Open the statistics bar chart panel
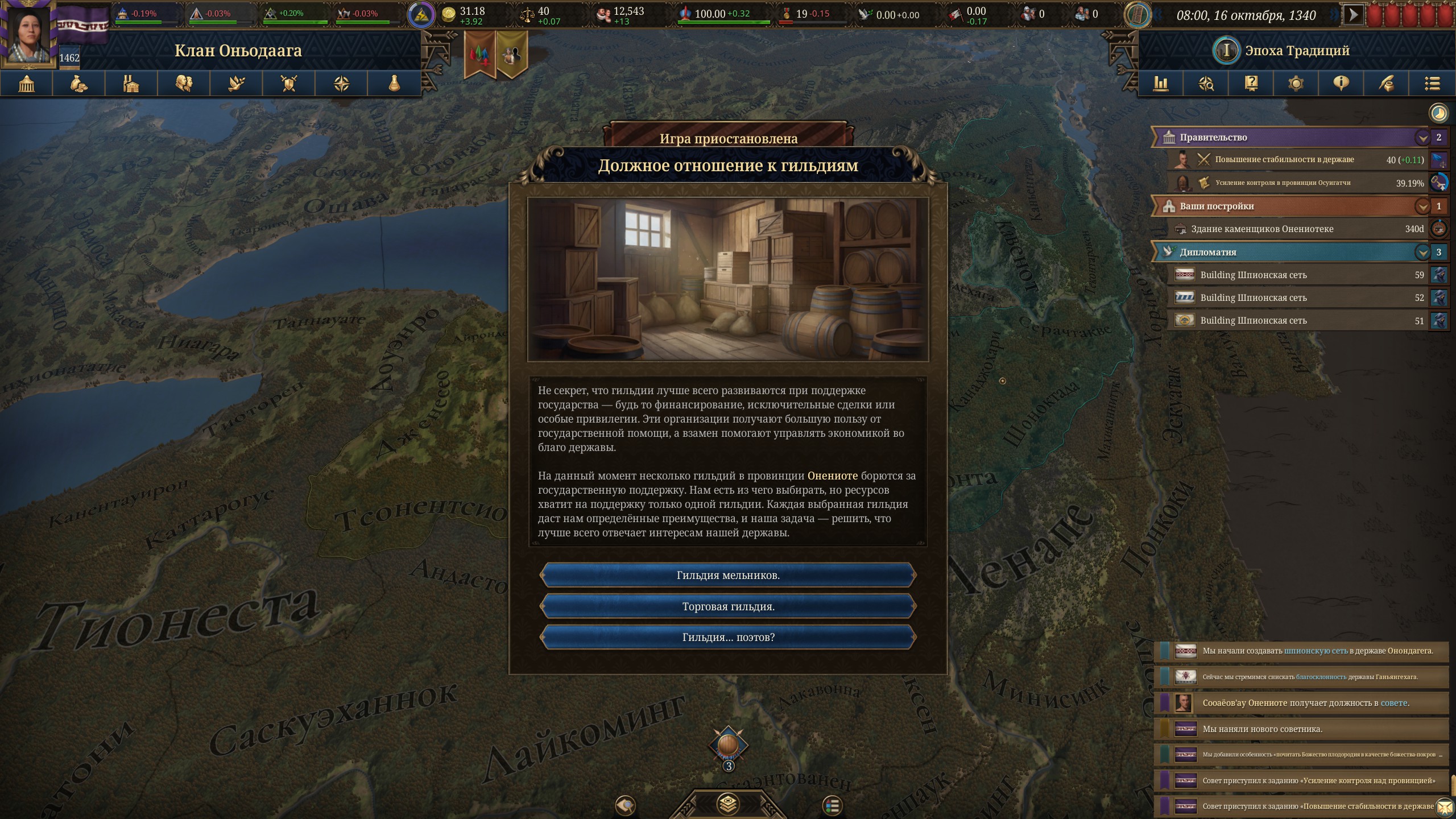 pyautogui.click(x=1160, y=84)
